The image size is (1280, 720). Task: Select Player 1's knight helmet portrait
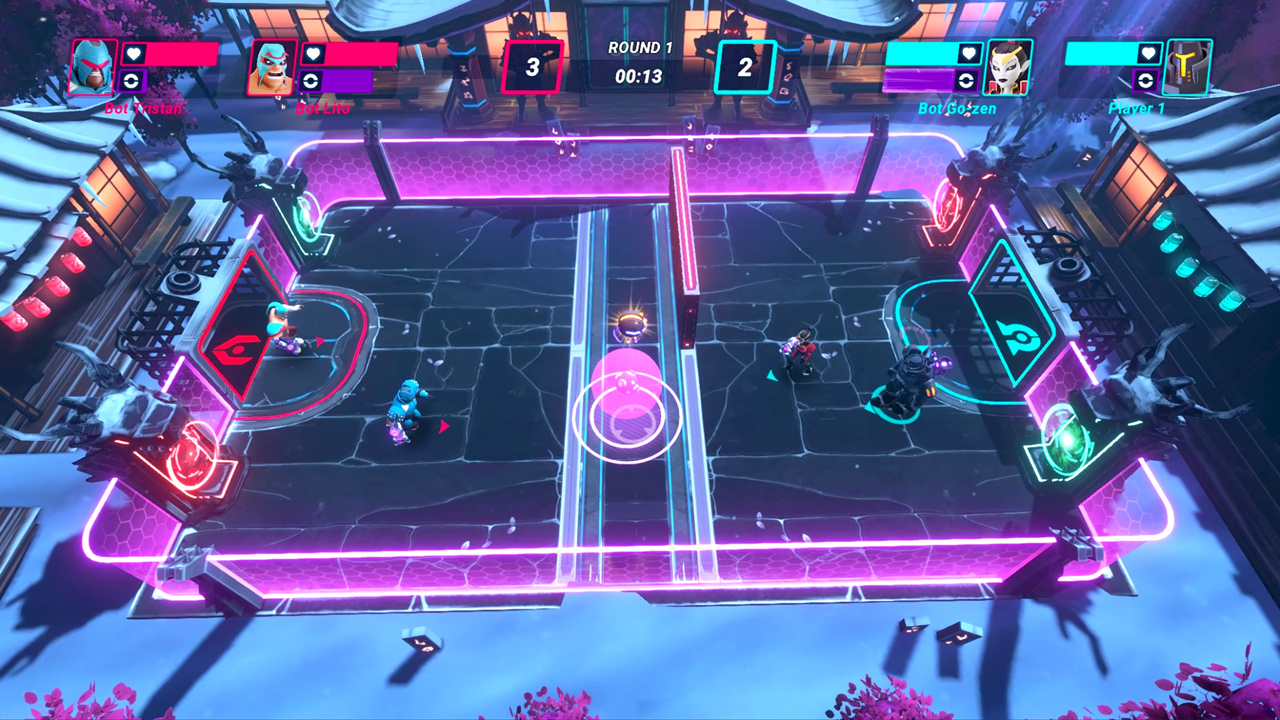(1185, 67)
